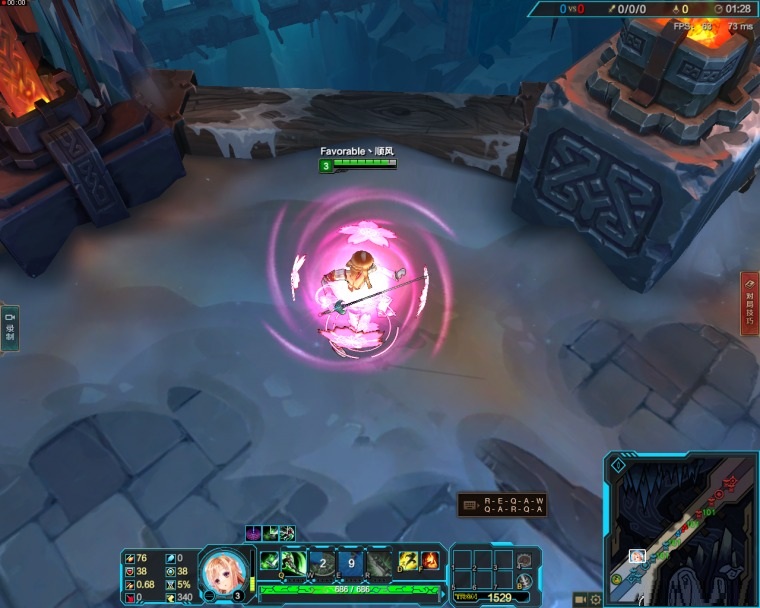Open the red side tab on right edge
This screenshot has width=760, height=608.
[x=749, y=303]
